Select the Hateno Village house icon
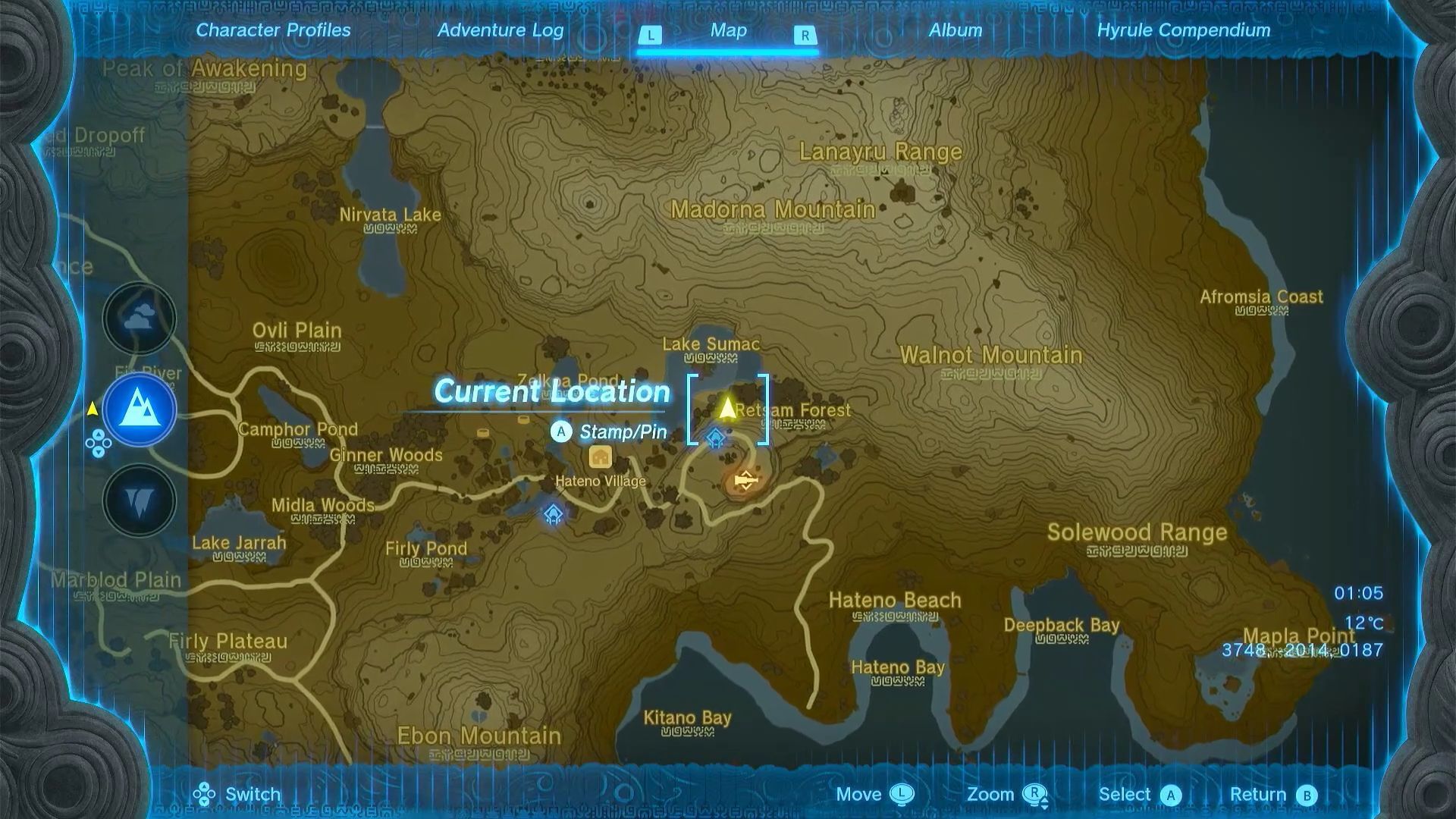Image resolution: width=1456 pixels, height=819 pixels. [x=600, y=458]
